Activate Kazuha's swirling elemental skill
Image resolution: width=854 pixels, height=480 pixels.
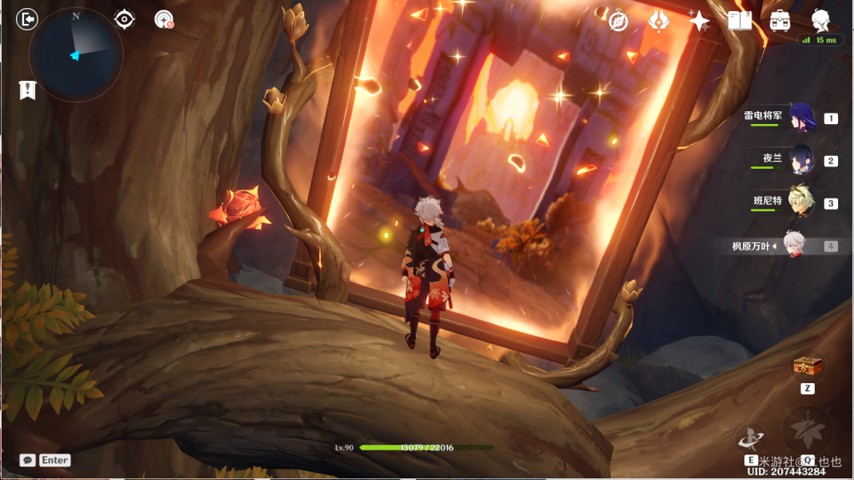(x=750, y=438)
